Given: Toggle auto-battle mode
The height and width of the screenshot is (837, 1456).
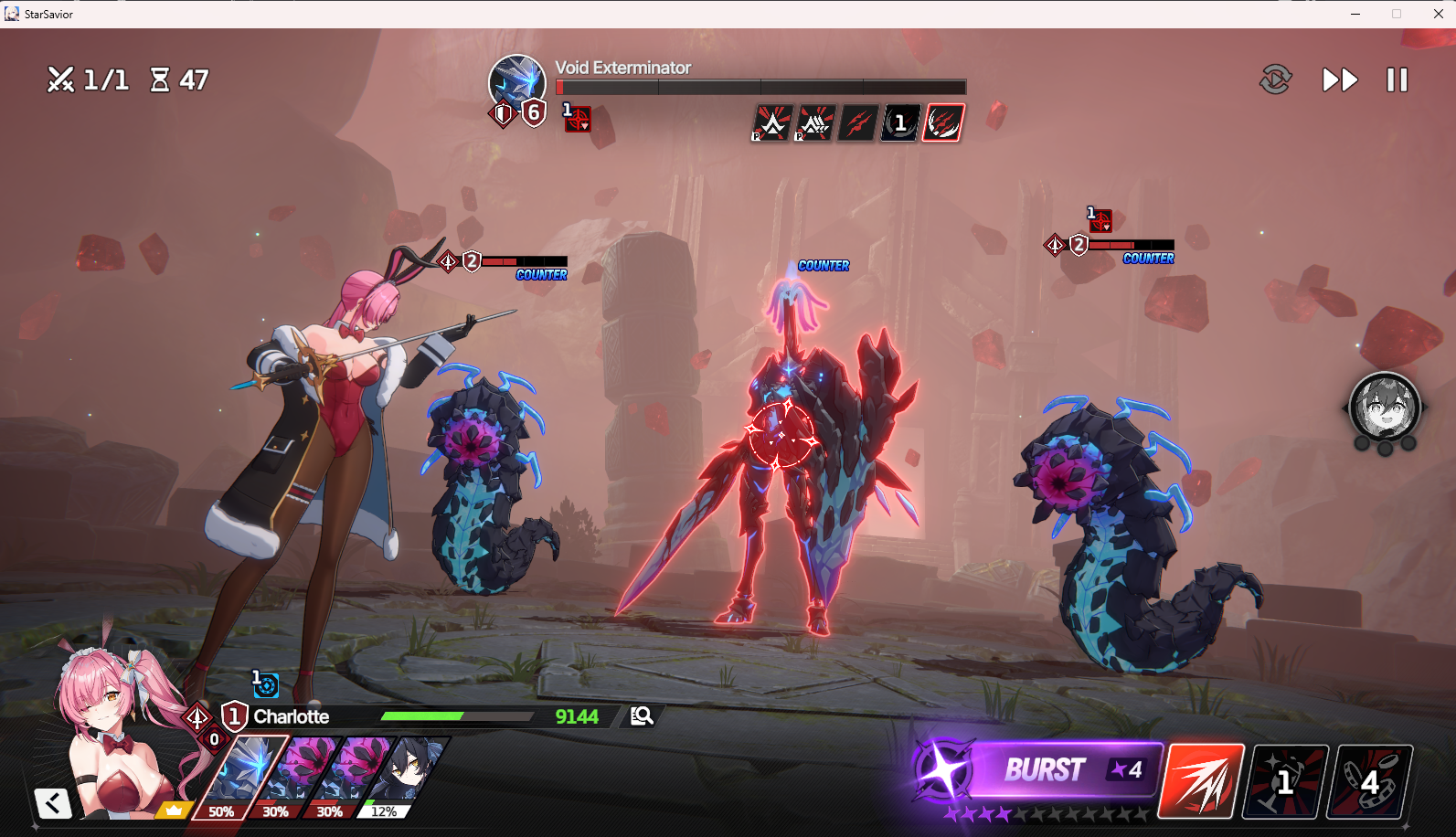Looking at the screenshot, I should pos(1275,80).
